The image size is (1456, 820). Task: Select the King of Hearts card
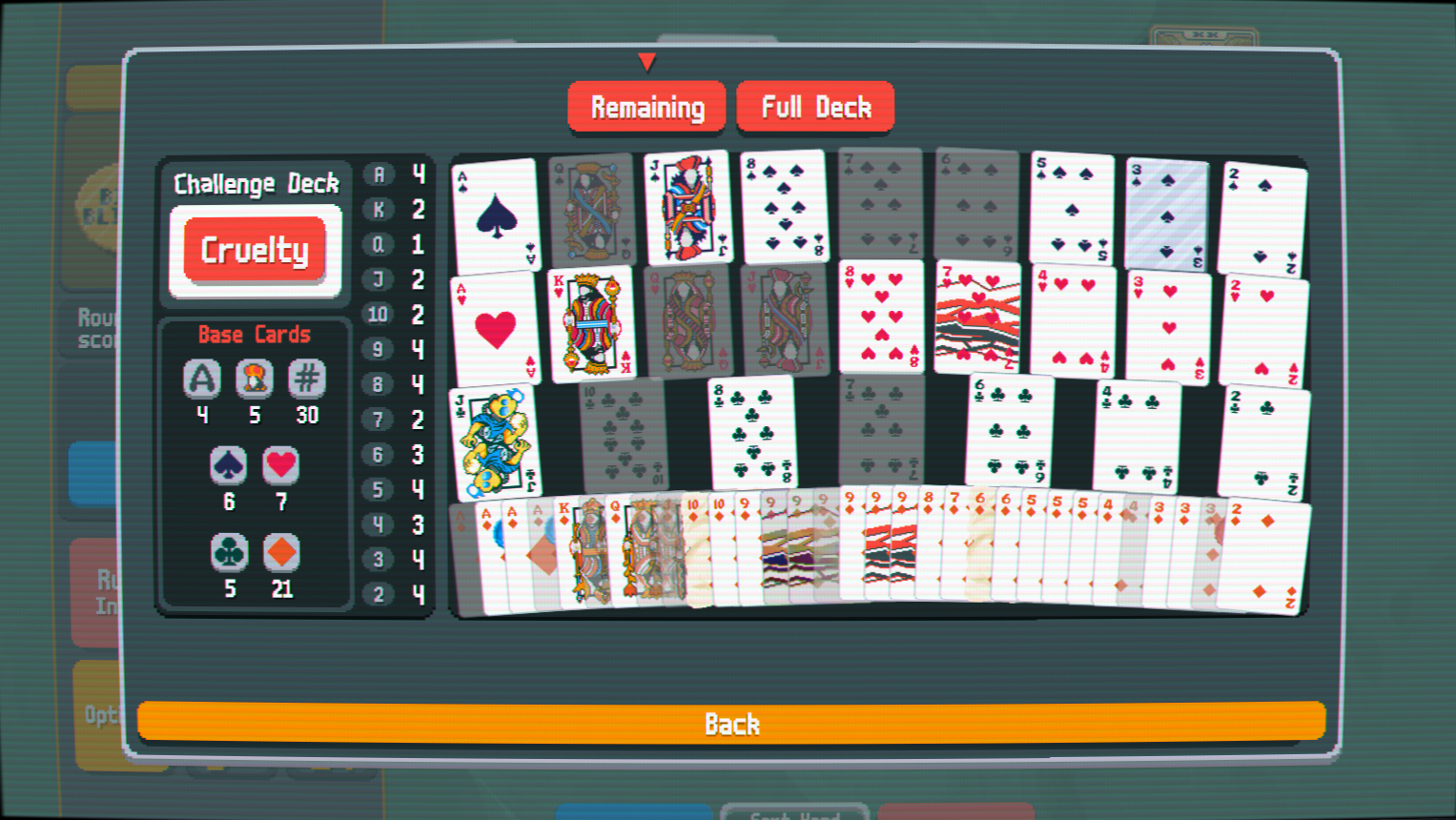592,324
